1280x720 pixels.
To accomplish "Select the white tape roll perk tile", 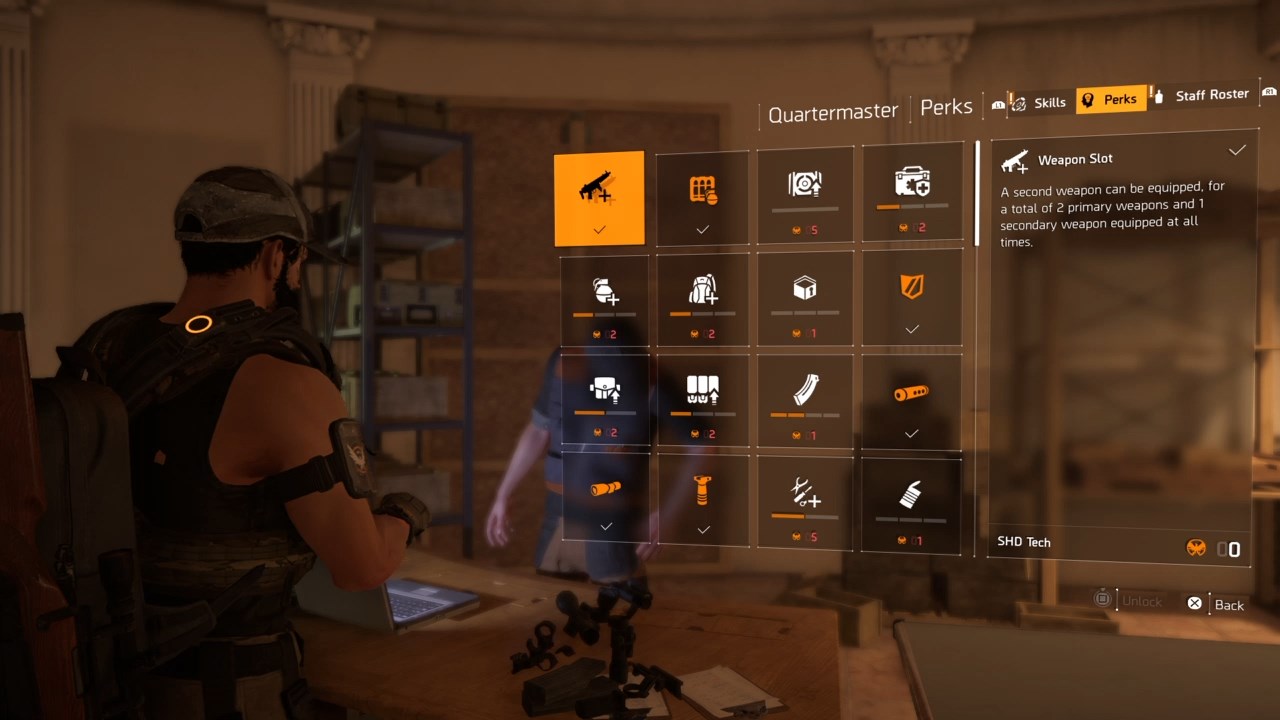I will coord(912,502).
